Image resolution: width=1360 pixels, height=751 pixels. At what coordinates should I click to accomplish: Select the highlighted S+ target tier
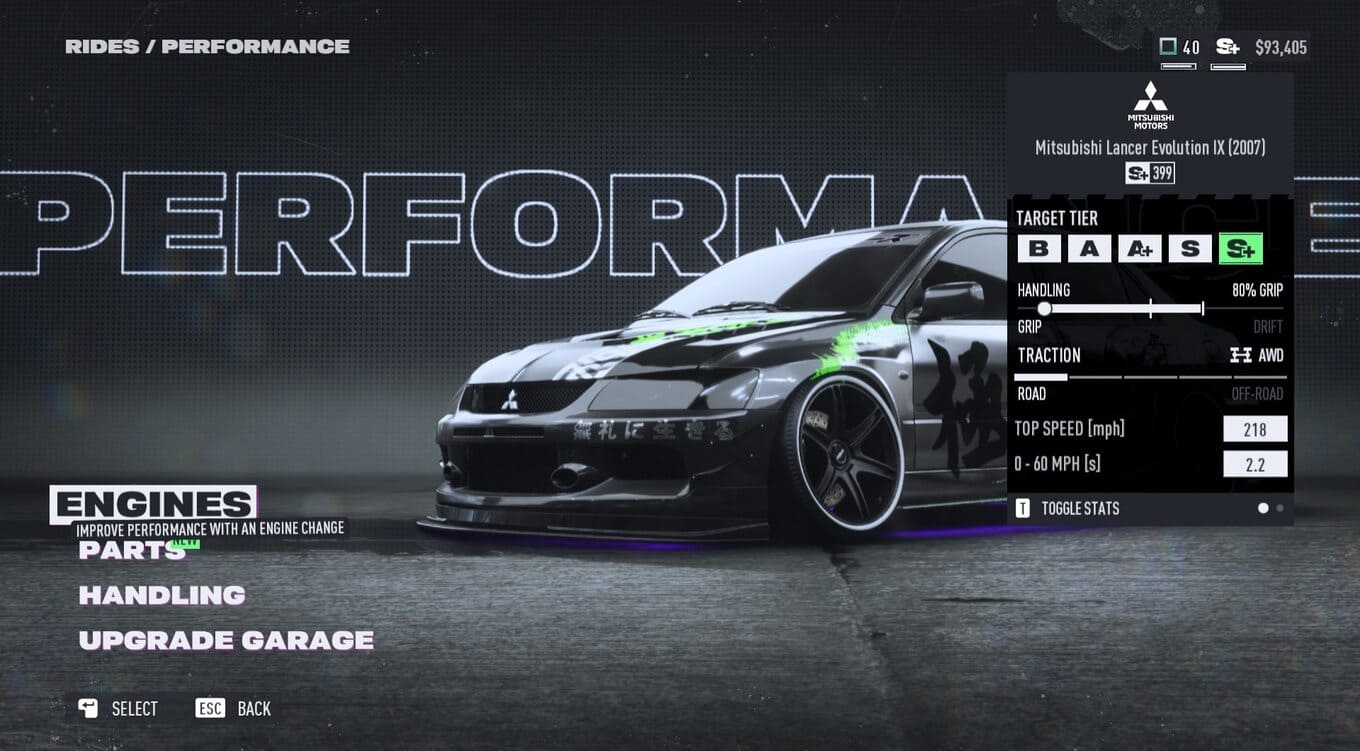(x=1241, y=249)
